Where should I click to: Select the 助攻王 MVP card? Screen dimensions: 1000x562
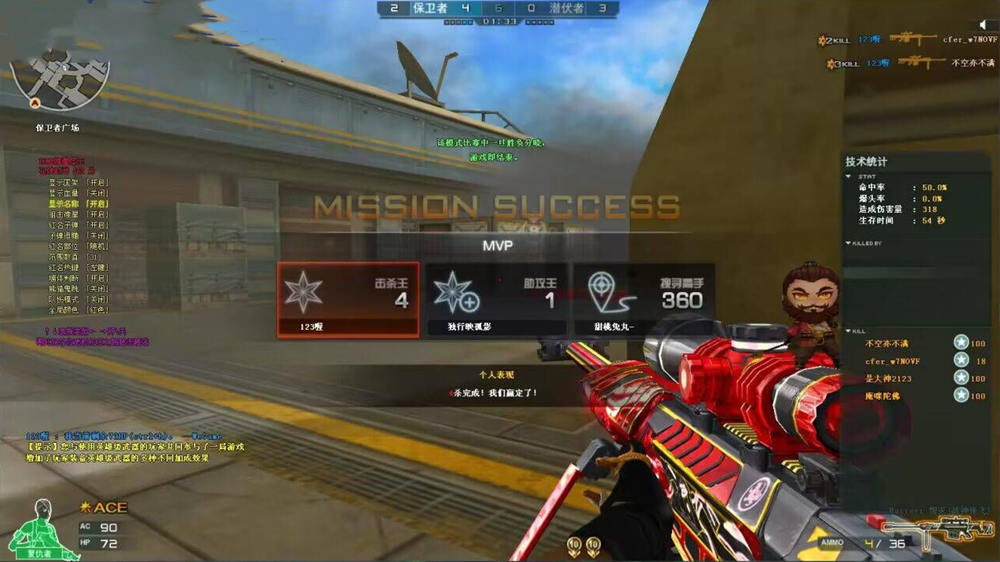496,300
